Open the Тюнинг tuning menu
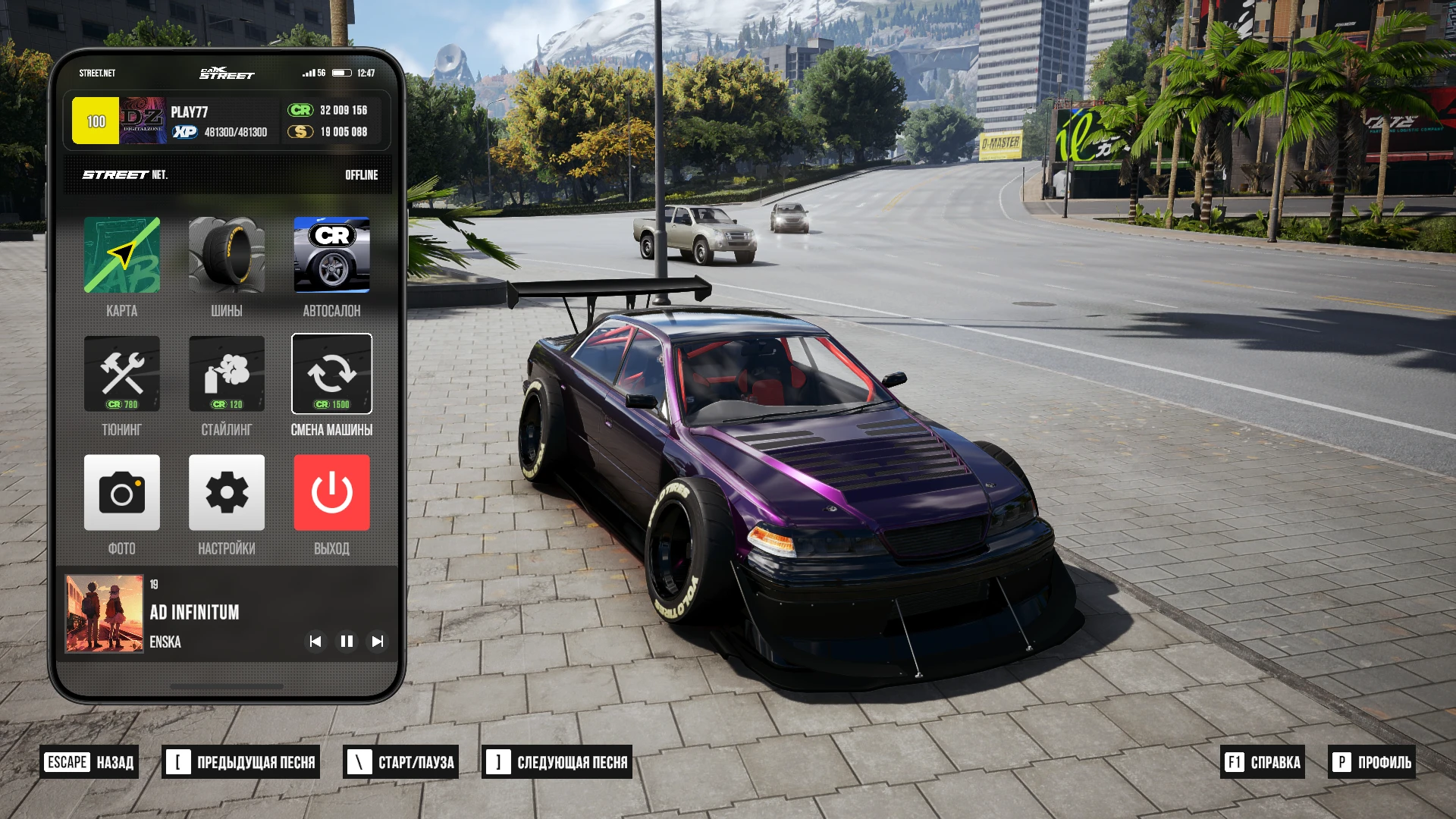This screenshot has height=819, width=1456. point(121,374)
